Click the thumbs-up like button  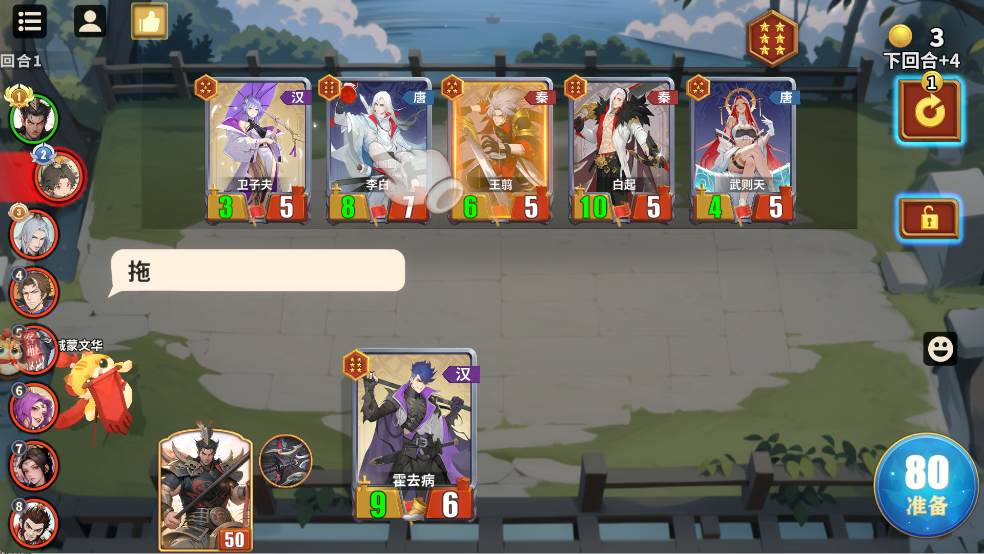[x=149, y=21]
